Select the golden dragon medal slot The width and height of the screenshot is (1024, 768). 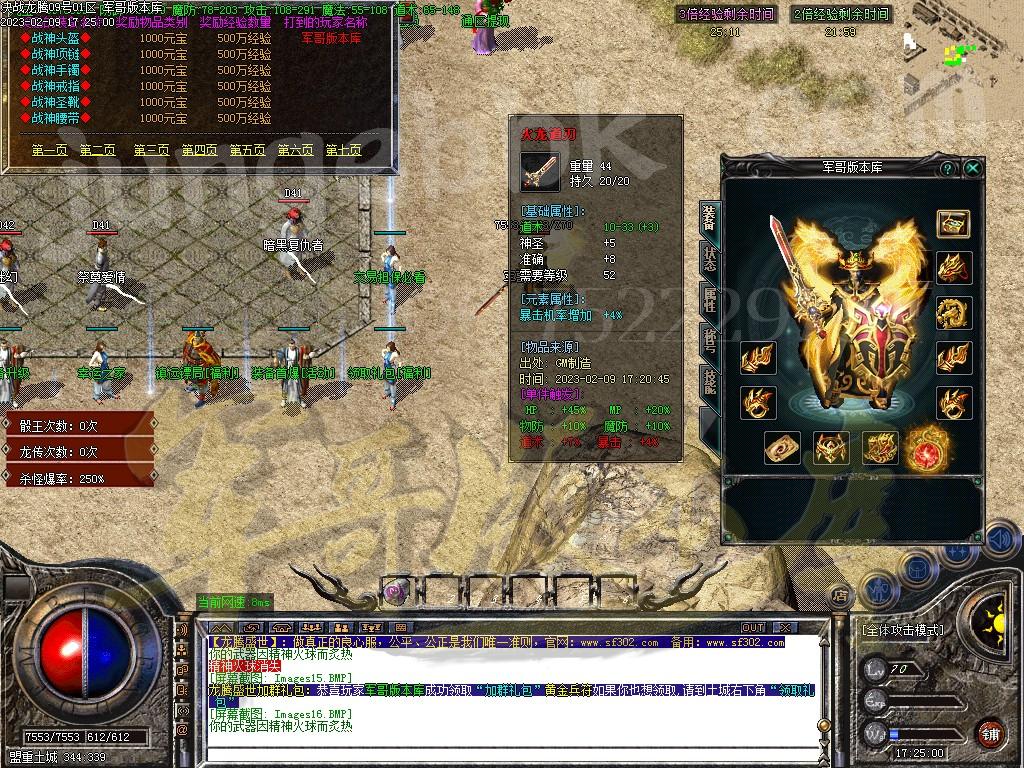coord(953,313)
